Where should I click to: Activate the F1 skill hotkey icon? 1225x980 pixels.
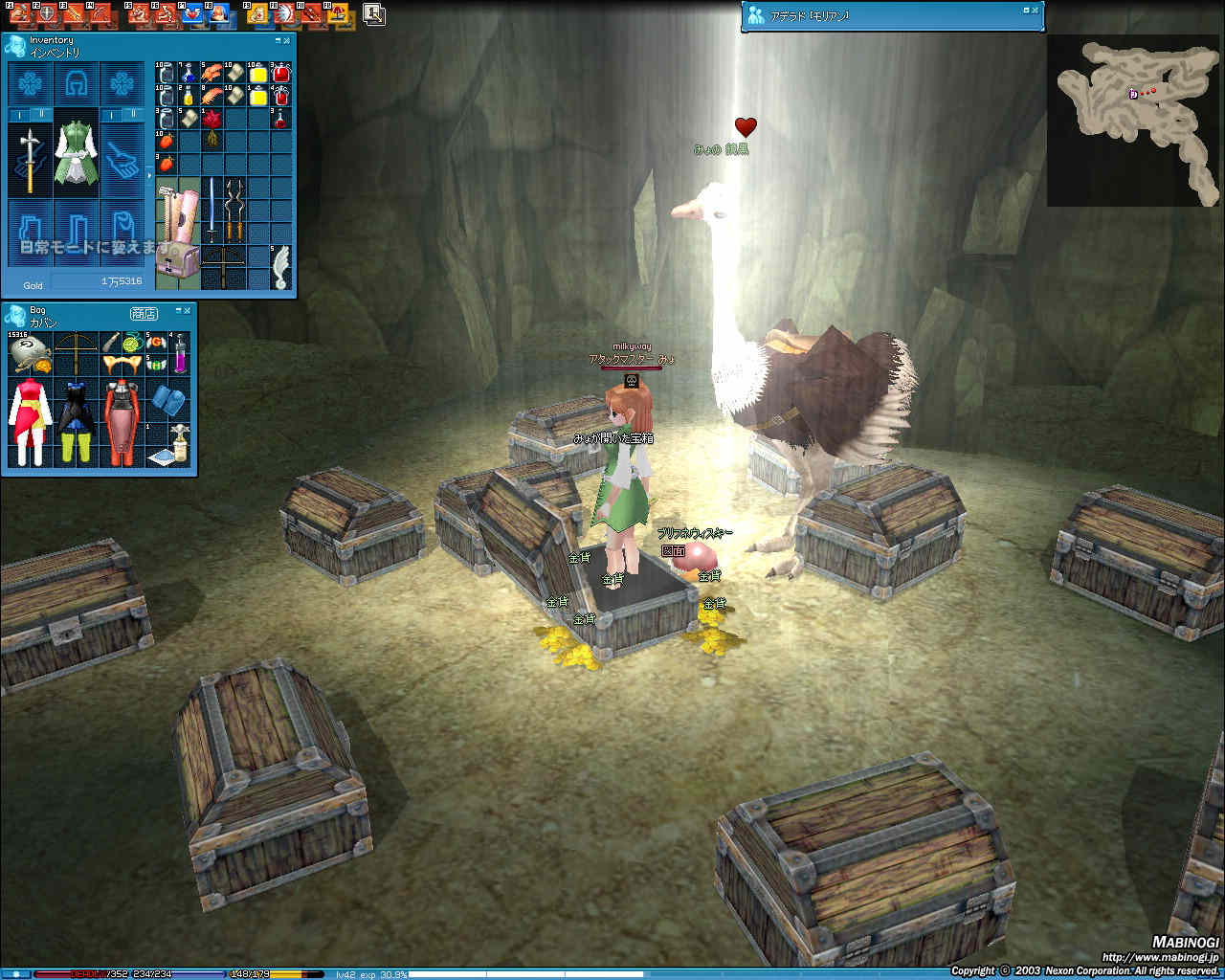(20, 14)
